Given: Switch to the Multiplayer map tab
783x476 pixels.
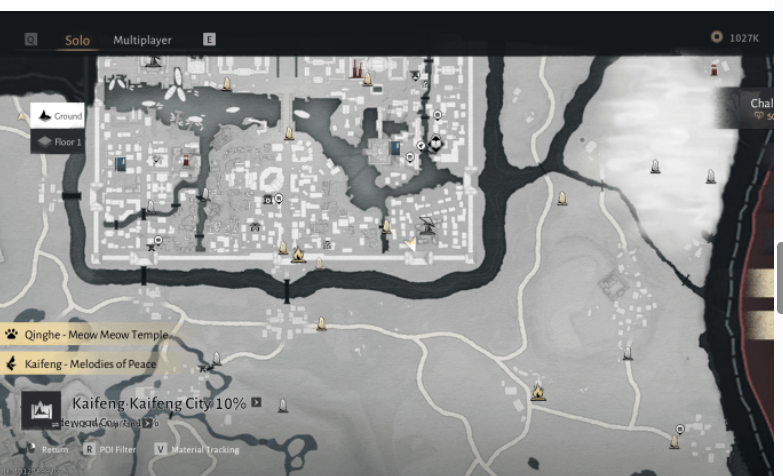Looking at the screenshot, I should click(x=142, y=40).
